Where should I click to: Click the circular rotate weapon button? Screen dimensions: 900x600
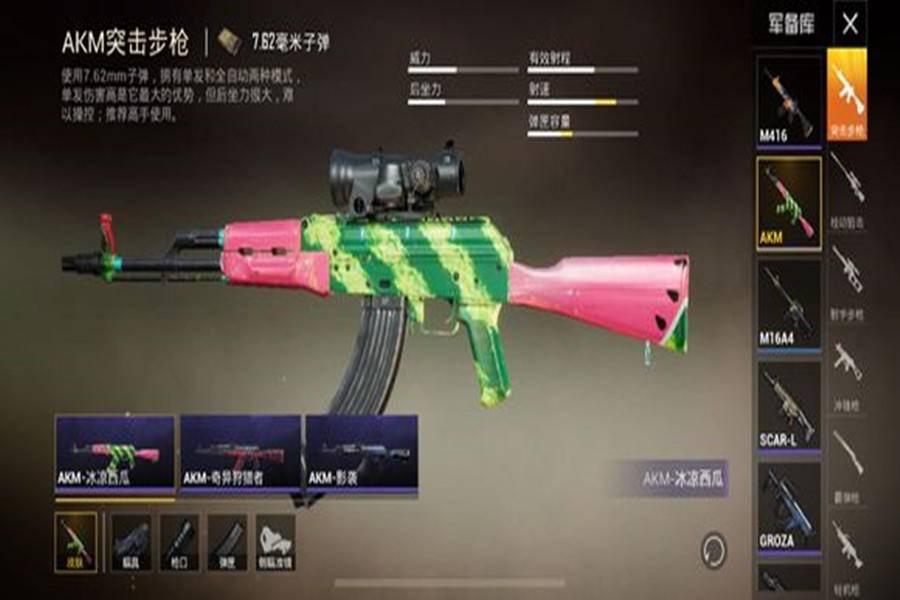click(714, 549)
